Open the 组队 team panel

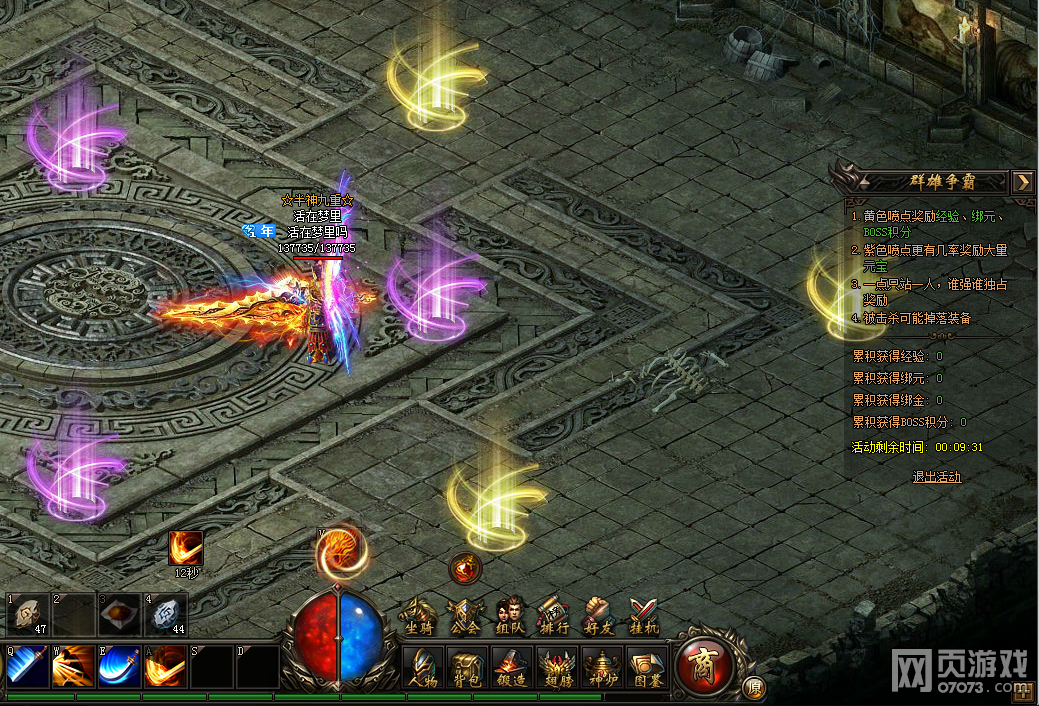(509, 616)
